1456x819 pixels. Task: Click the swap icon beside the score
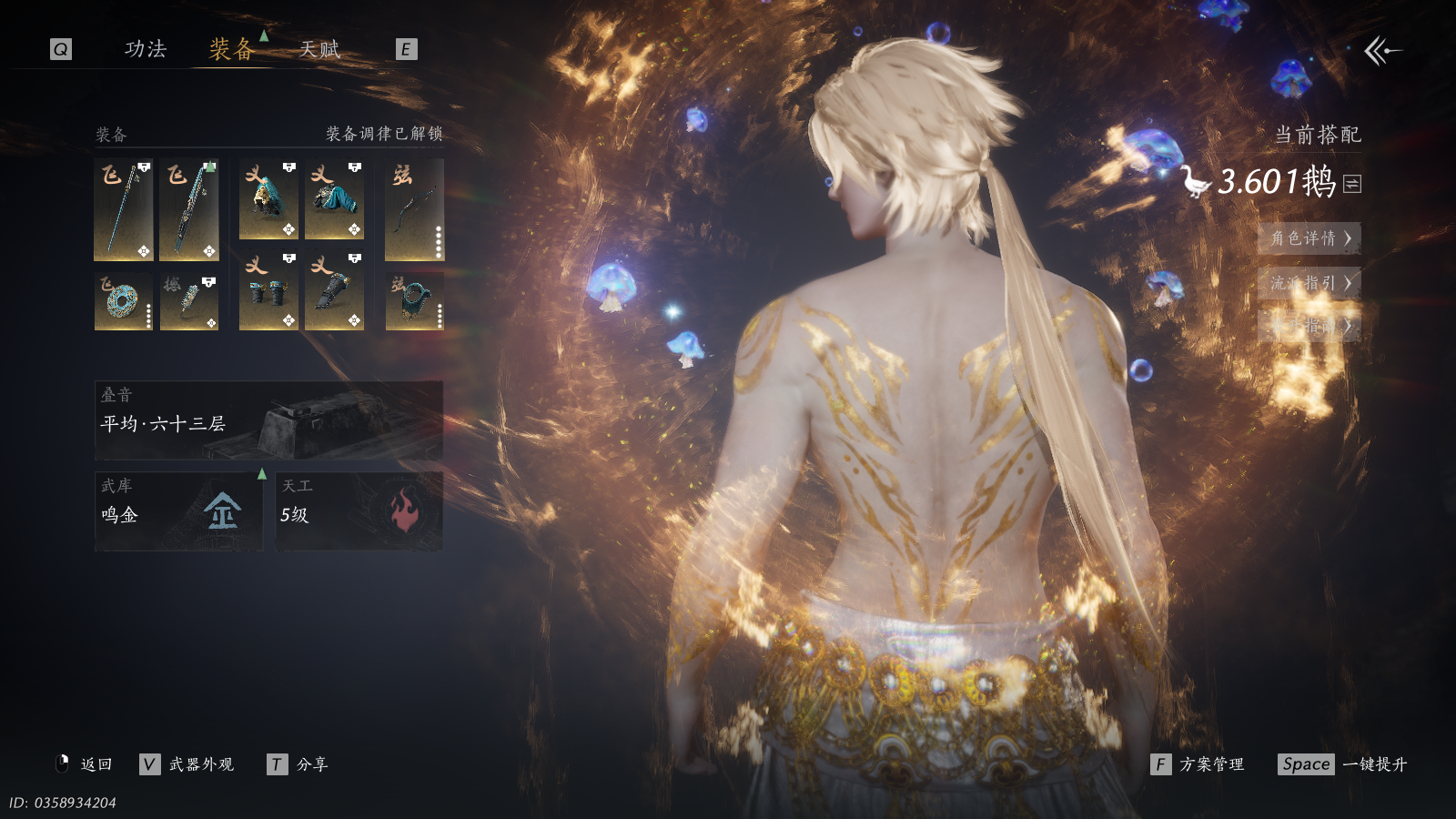click(x=1352, y=184)
